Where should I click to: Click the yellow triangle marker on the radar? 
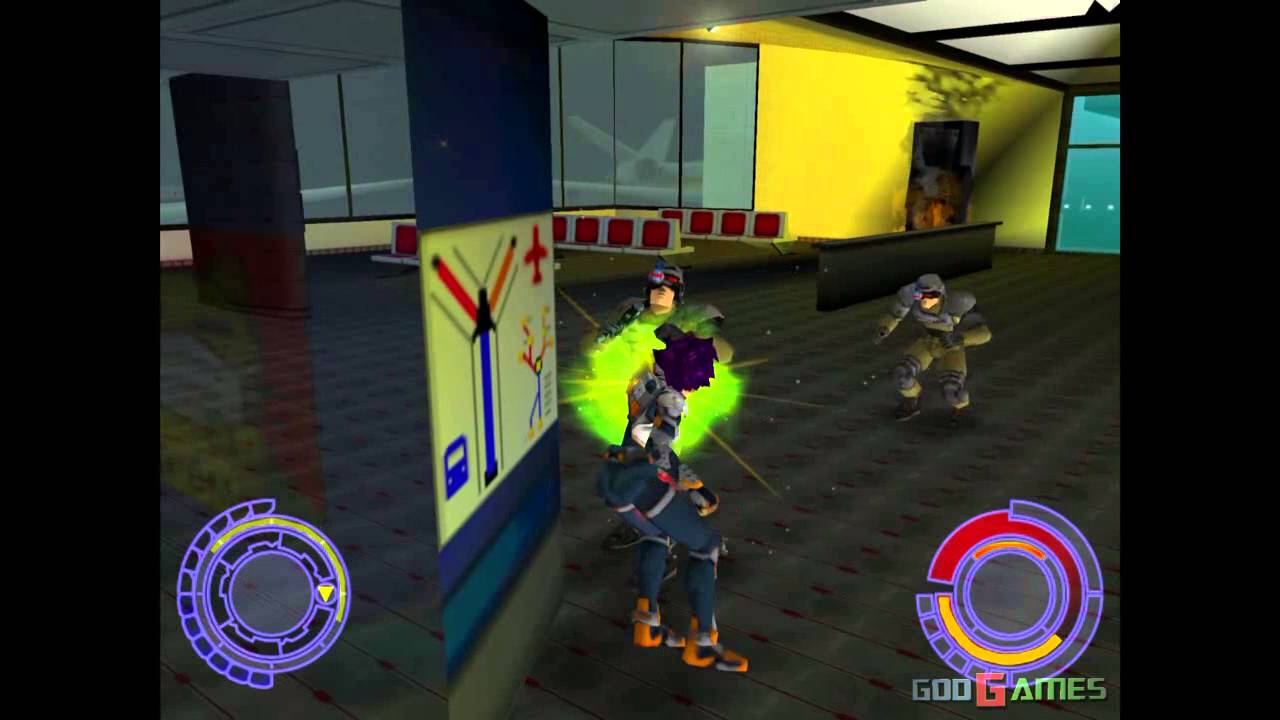coord(326,591)
